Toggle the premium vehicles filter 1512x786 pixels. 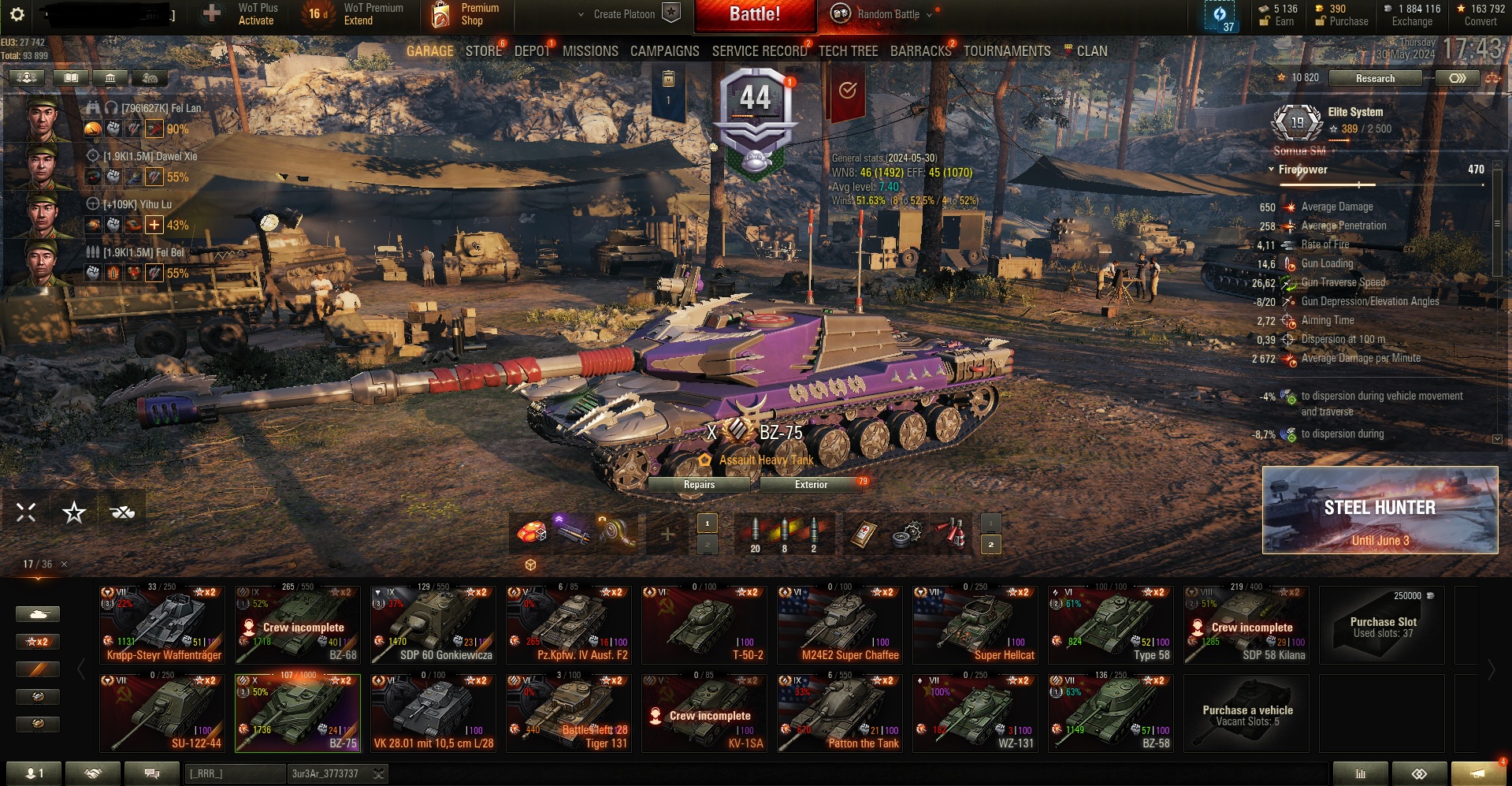[x=37, y=669]
